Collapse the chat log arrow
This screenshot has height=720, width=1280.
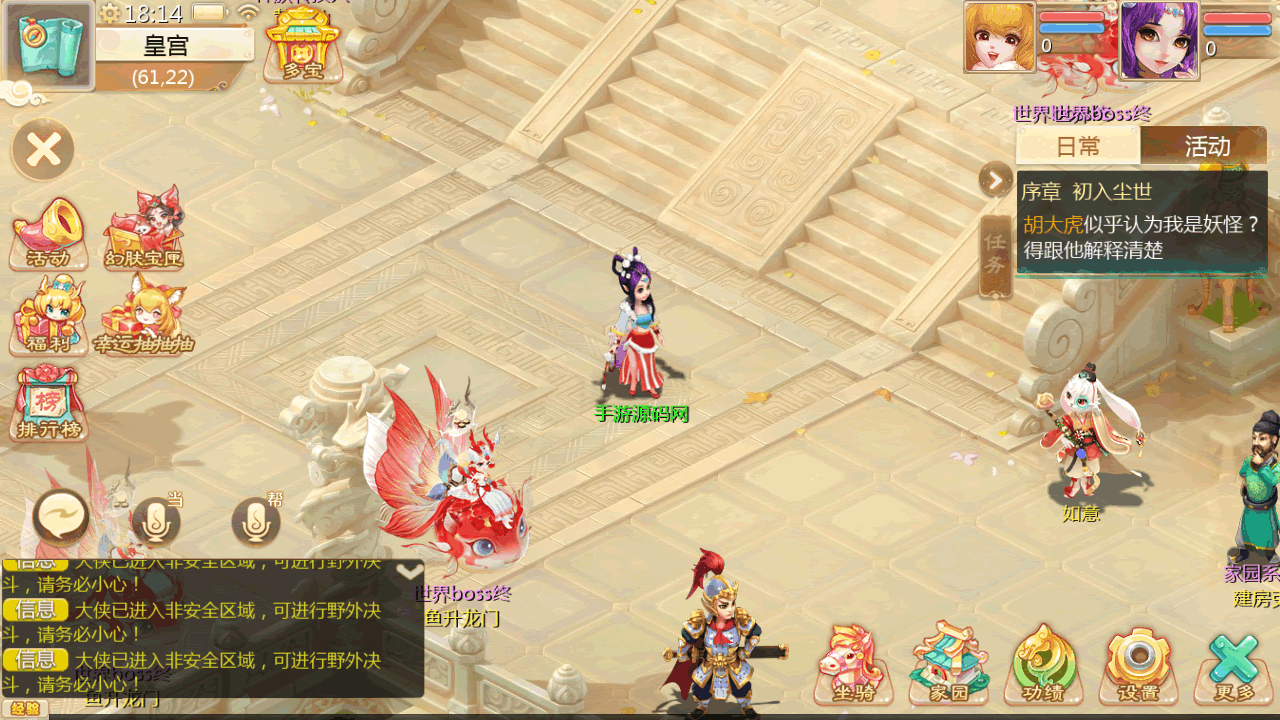tap(409, 571)
